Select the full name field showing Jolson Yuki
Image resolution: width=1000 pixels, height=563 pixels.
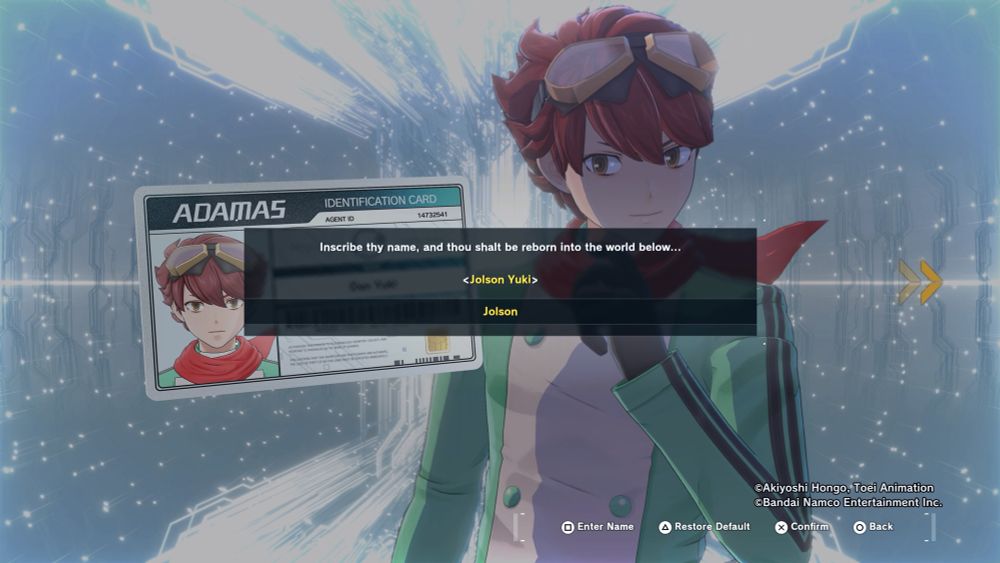(500, 280)
